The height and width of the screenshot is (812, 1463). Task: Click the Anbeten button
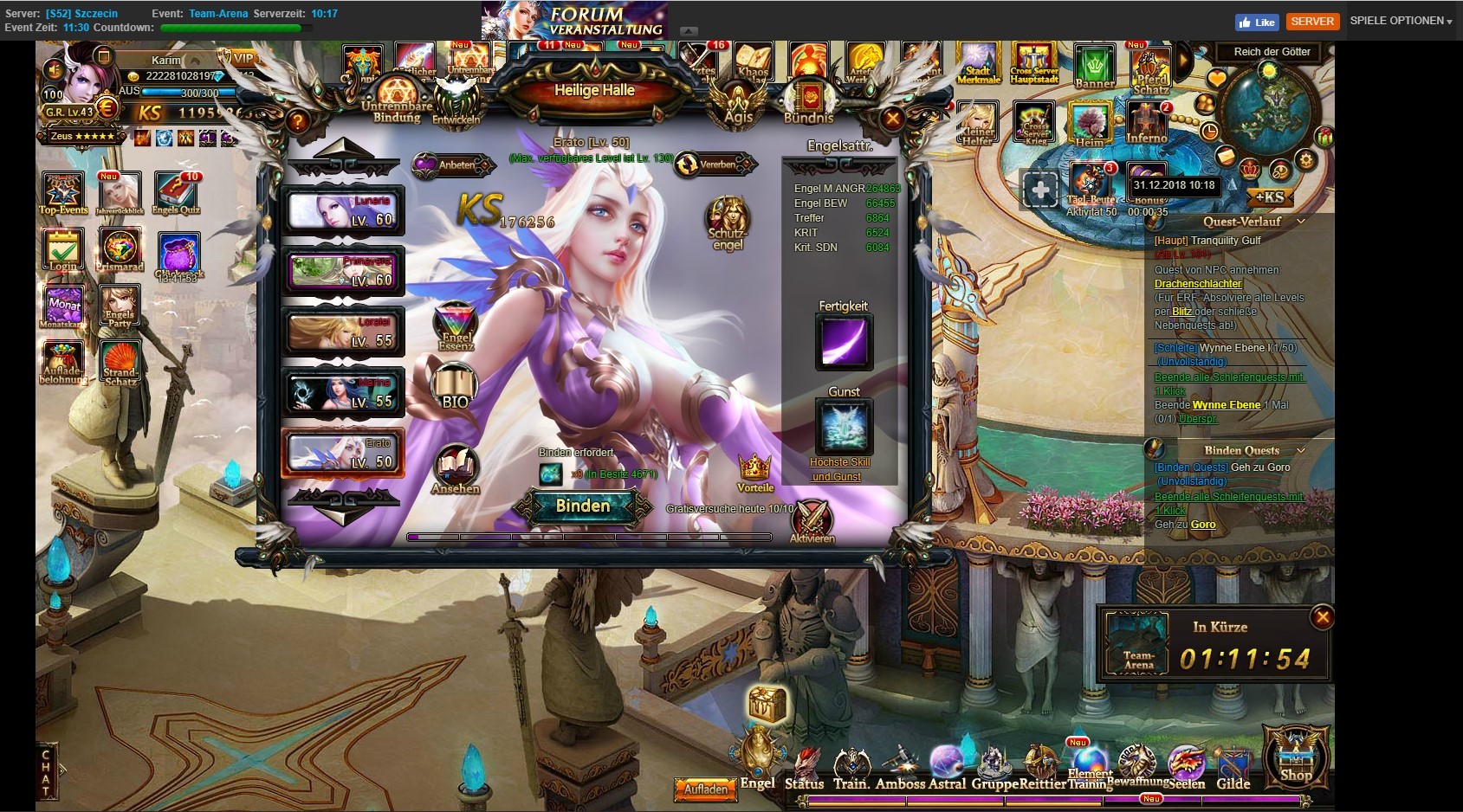[x=449, y=165]
